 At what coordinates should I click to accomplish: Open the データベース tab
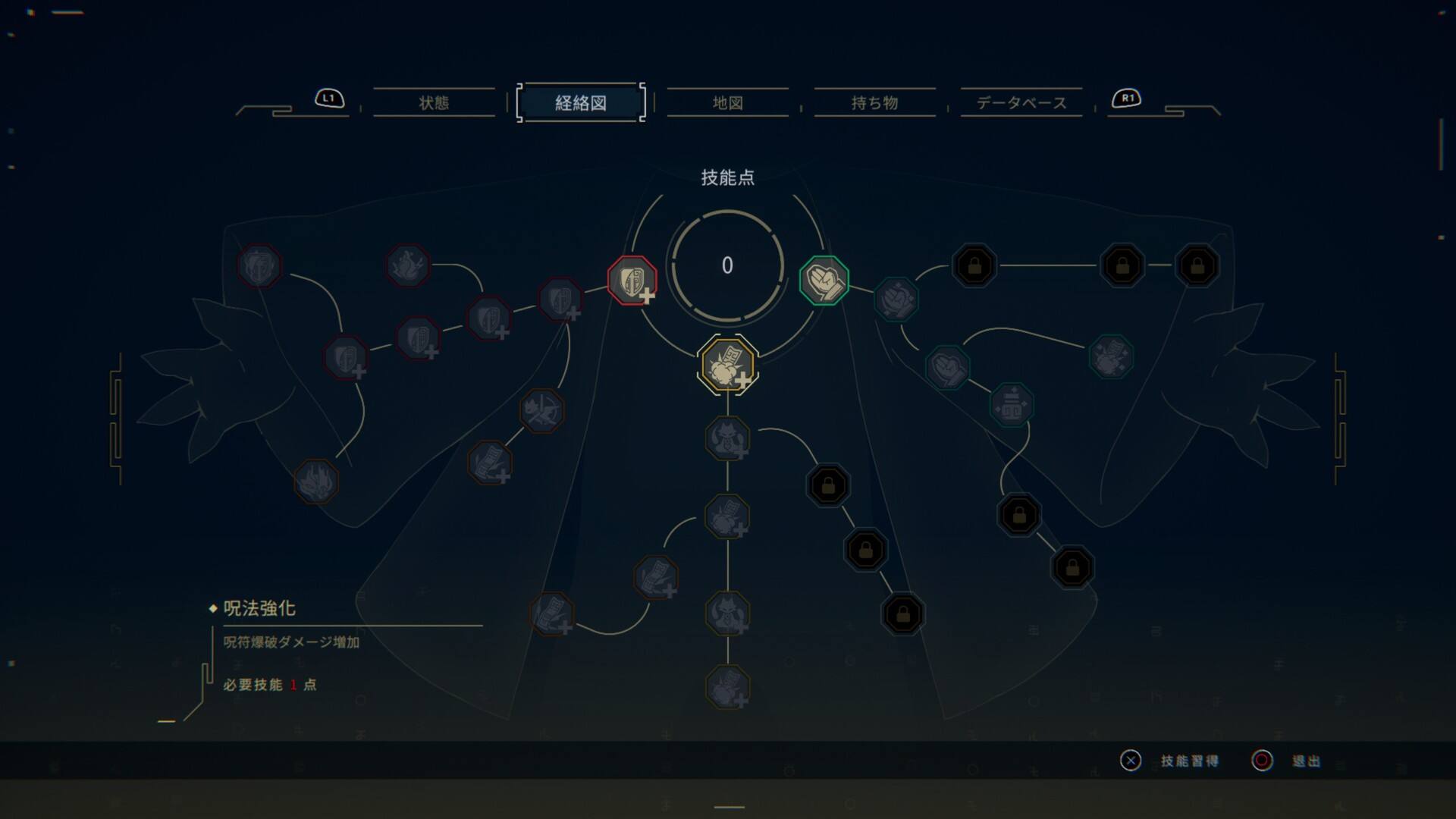click(1021, 103)
